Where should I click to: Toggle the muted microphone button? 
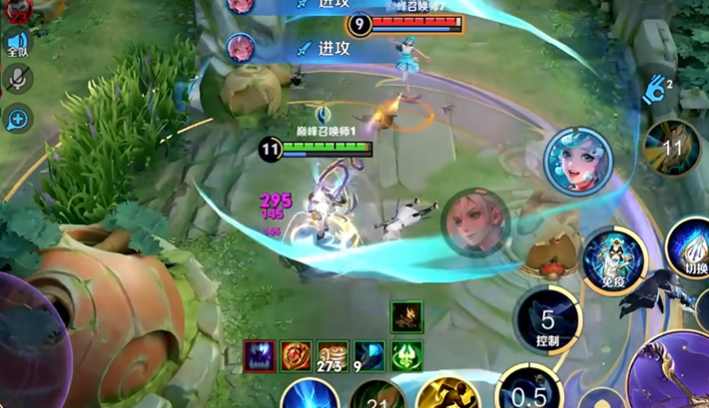[18, 79]
